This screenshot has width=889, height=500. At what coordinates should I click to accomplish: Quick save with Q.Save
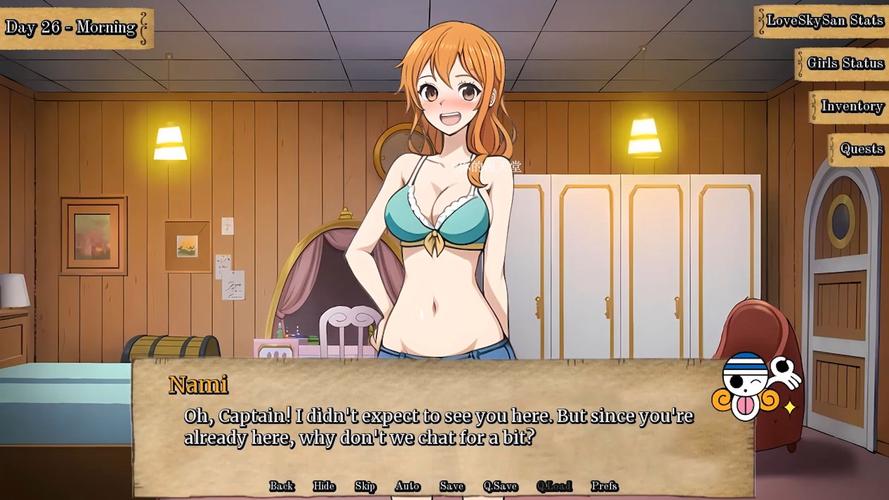coord(500,486)
